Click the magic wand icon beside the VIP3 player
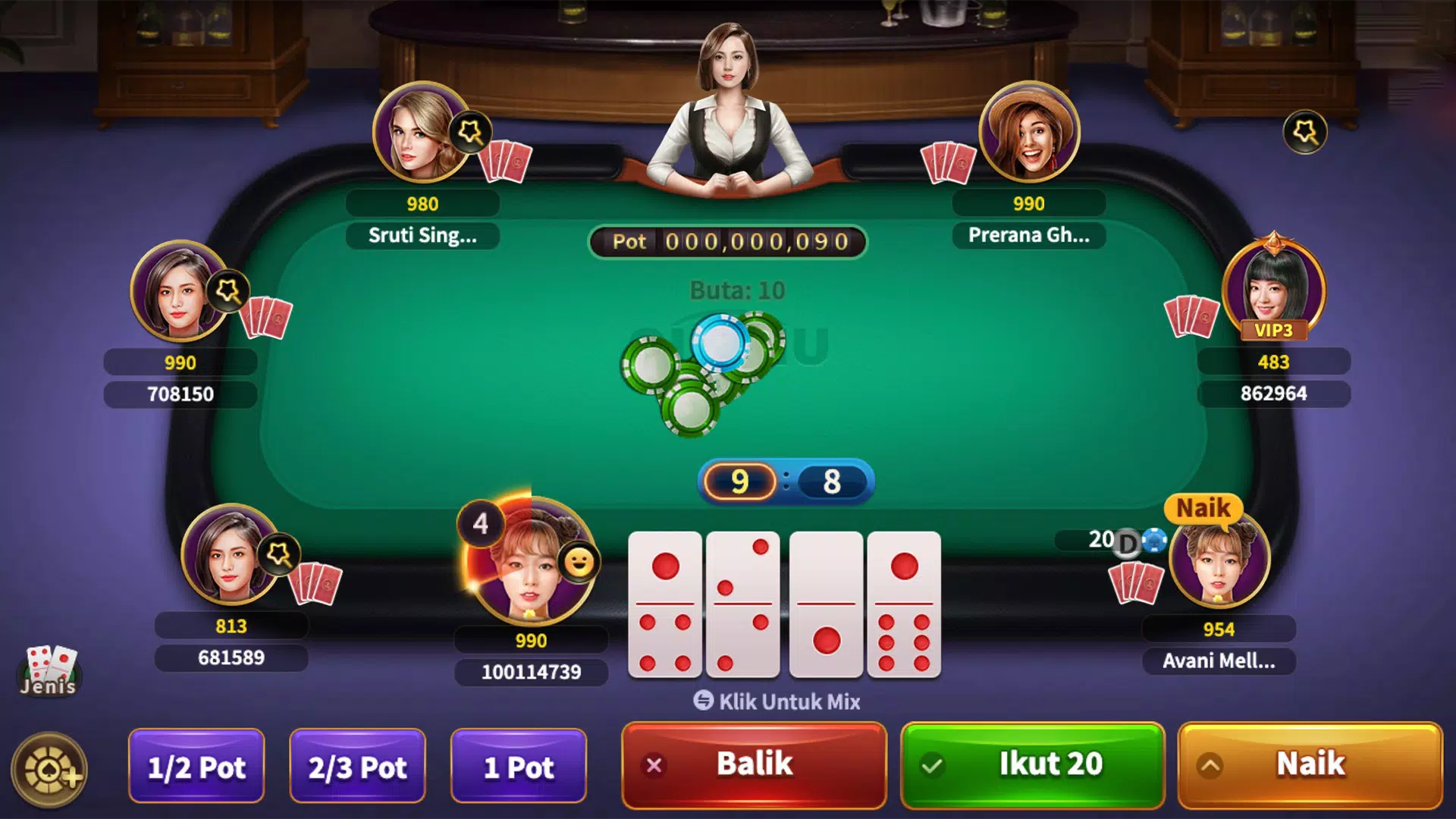Image resolution: width=1456 pixels, height=819 pixels. pyautogui.click(x=1304, y=133)
